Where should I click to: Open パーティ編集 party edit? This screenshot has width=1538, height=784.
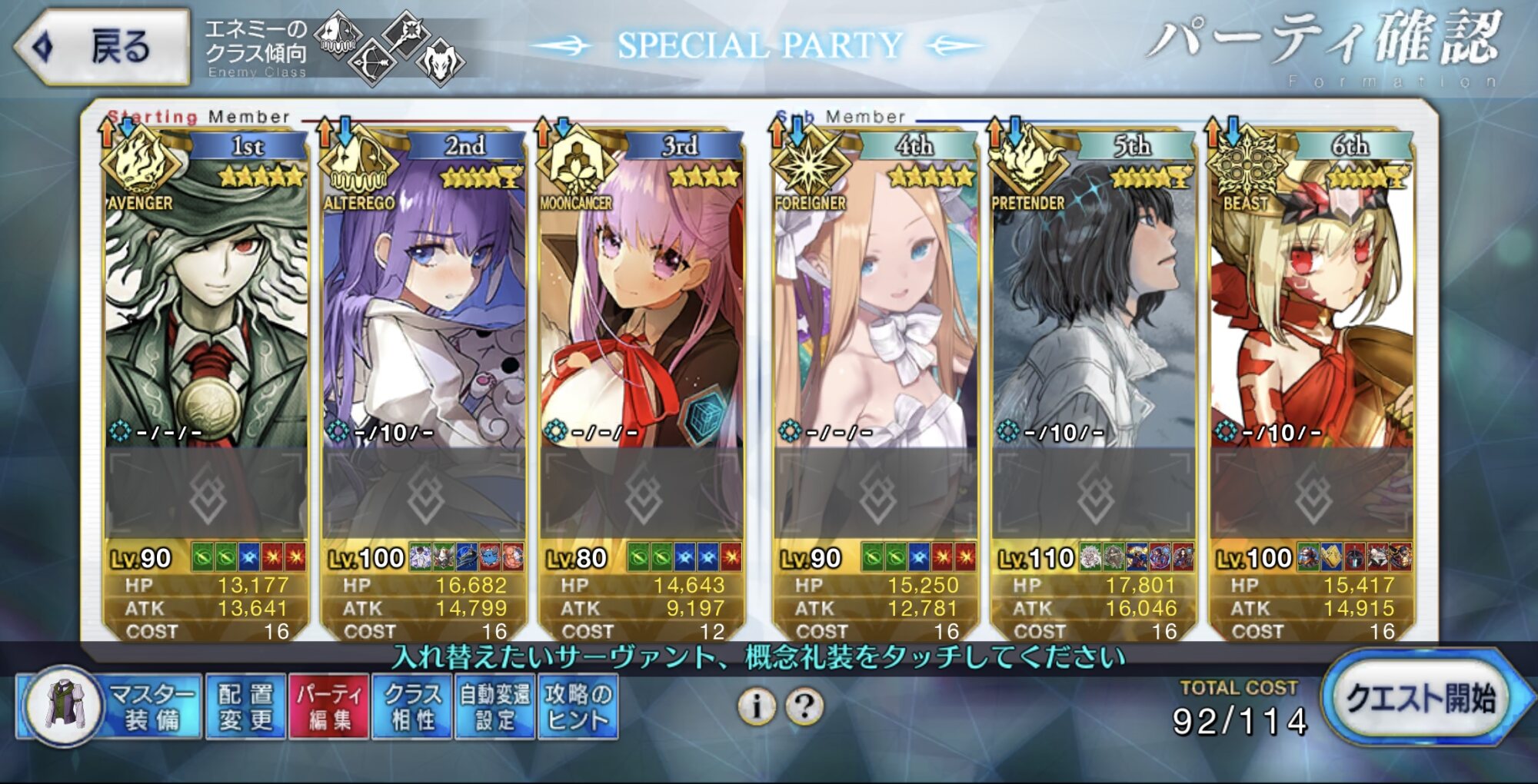pyautogui.click(x=329, y=706)
